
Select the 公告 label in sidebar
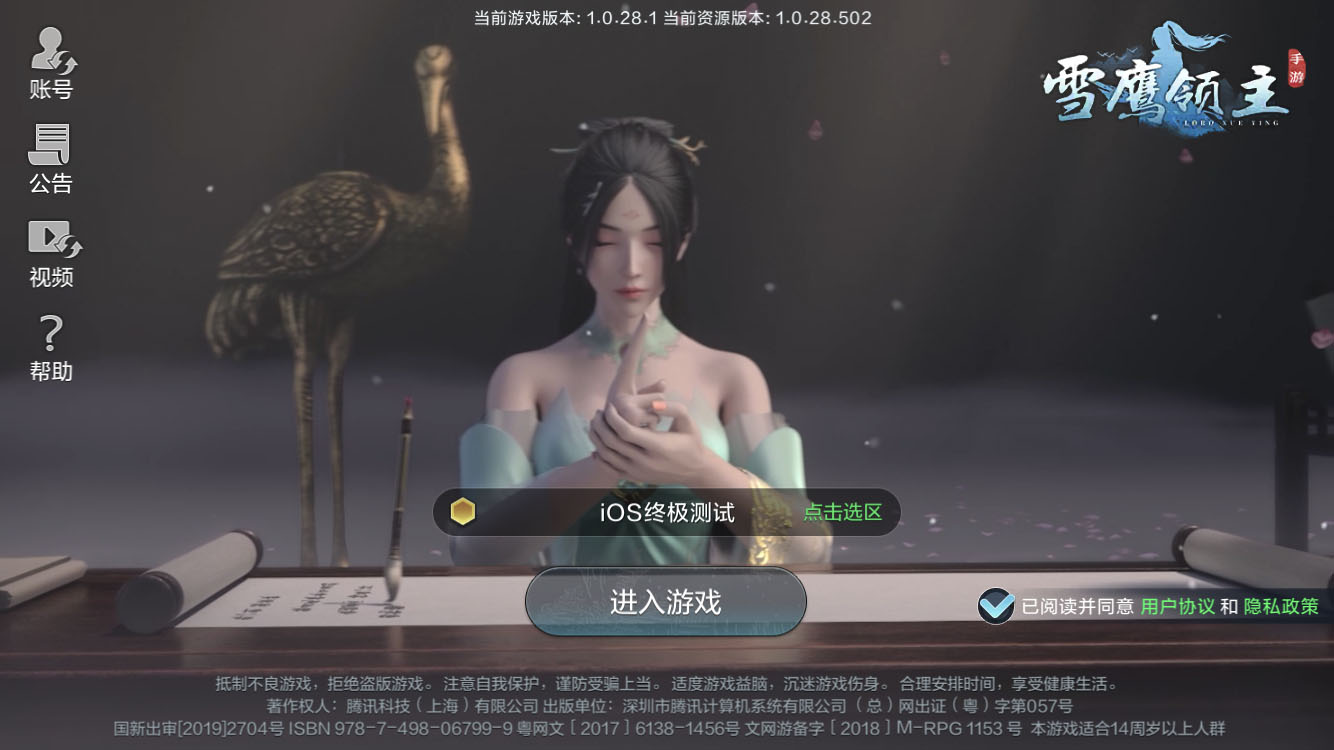click(49, 184)
